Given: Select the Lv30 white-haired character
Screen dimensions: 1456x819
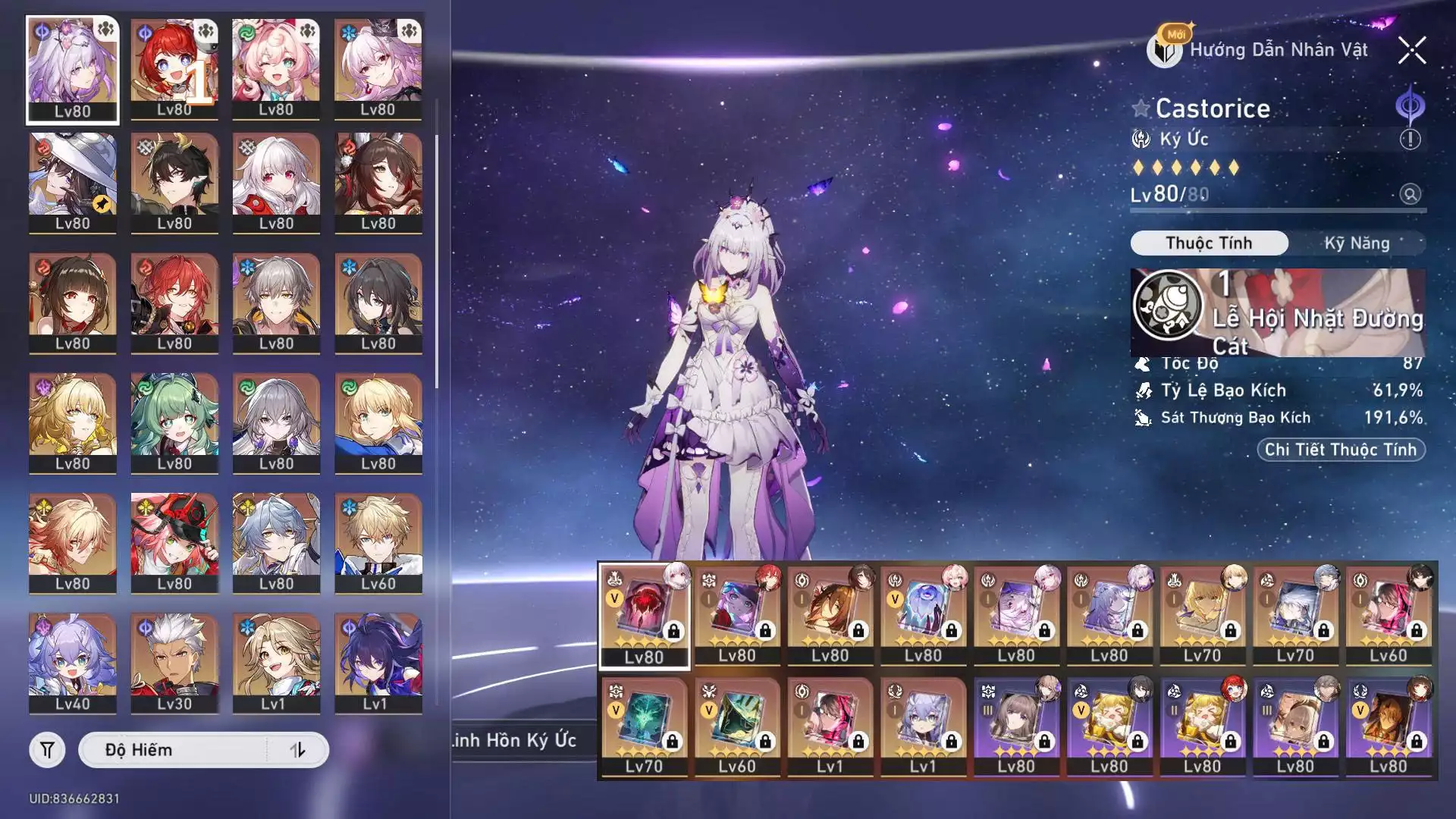Looking at the screenshot, I should click(x=174, y=663).
